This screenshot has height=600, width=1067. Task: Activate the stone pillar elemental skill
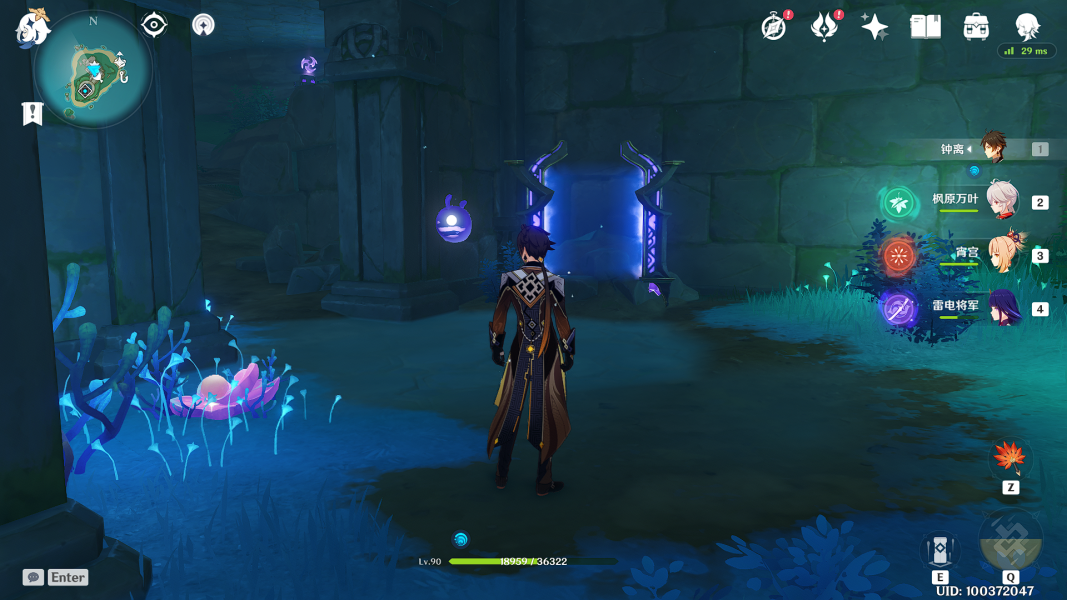tap(940, 550)
